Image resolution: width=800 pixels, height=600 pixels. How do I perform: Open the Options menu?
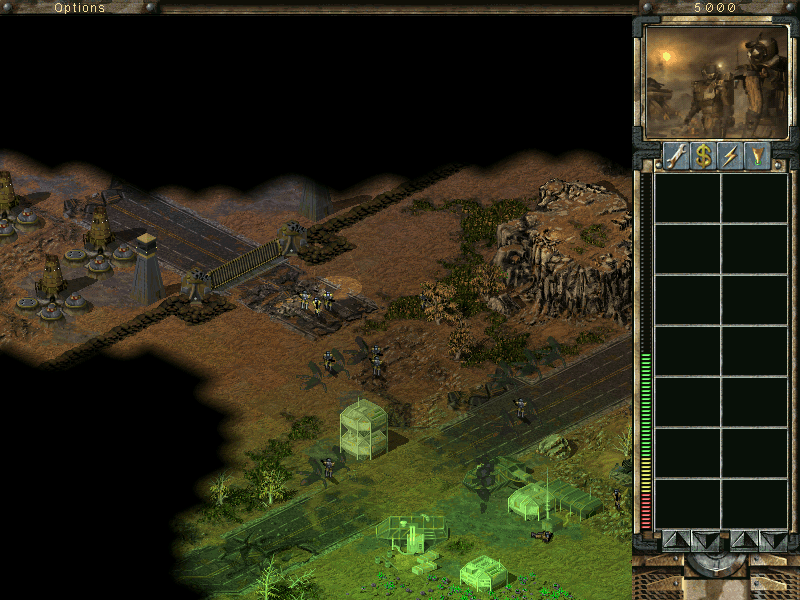tap(79, 7)
